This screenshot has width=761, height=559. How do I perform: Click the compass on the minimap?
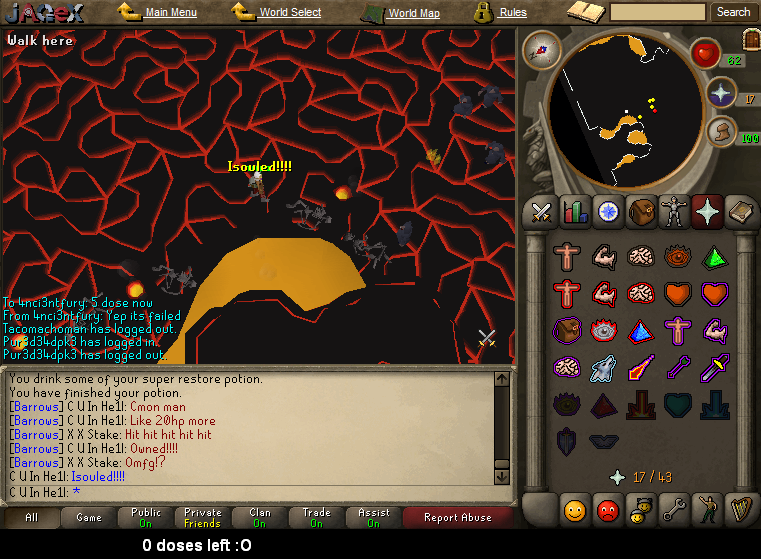tap(542, 50)
